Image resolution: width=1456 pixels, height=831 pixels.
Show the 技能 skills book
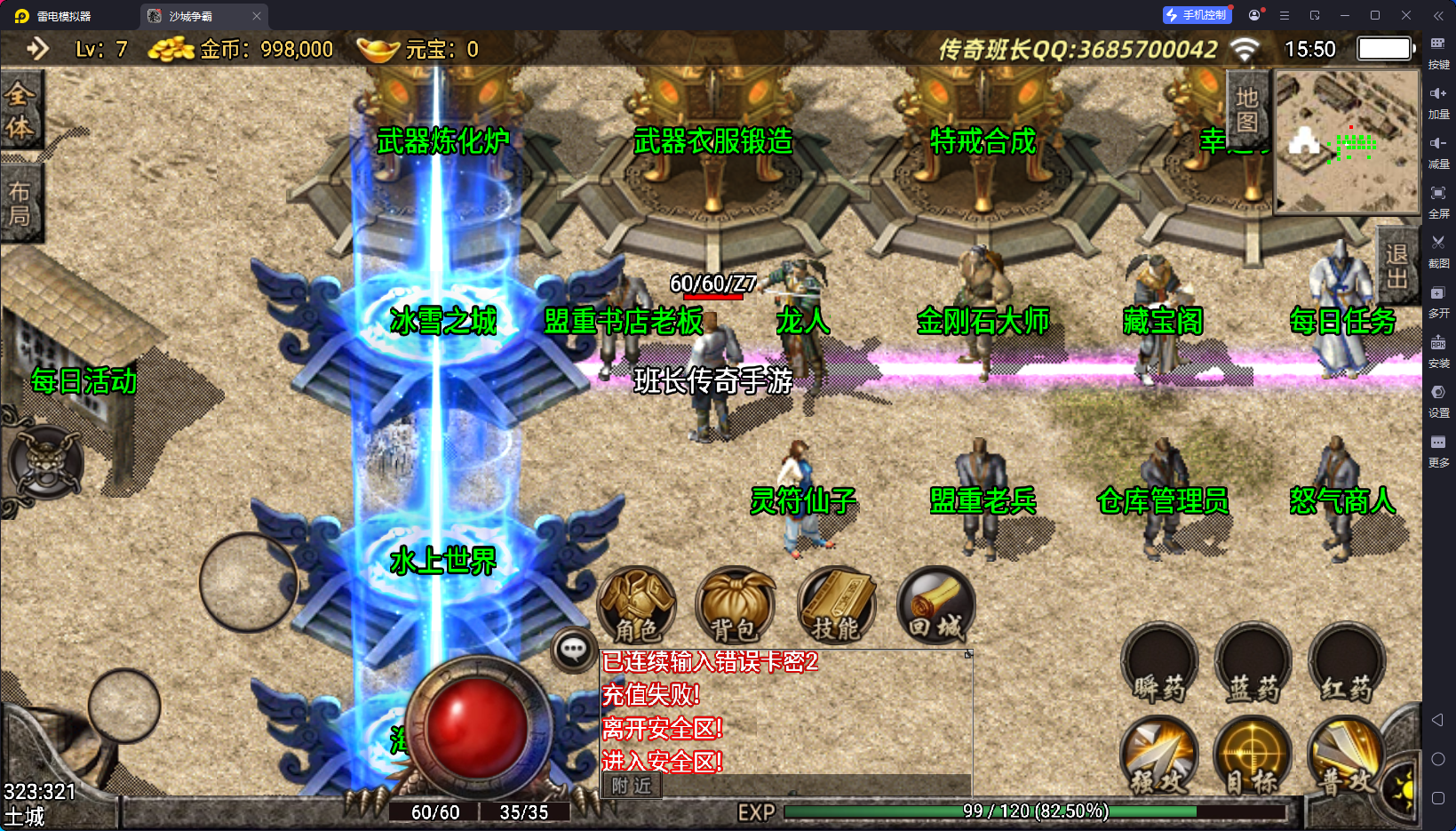(836, 606)
